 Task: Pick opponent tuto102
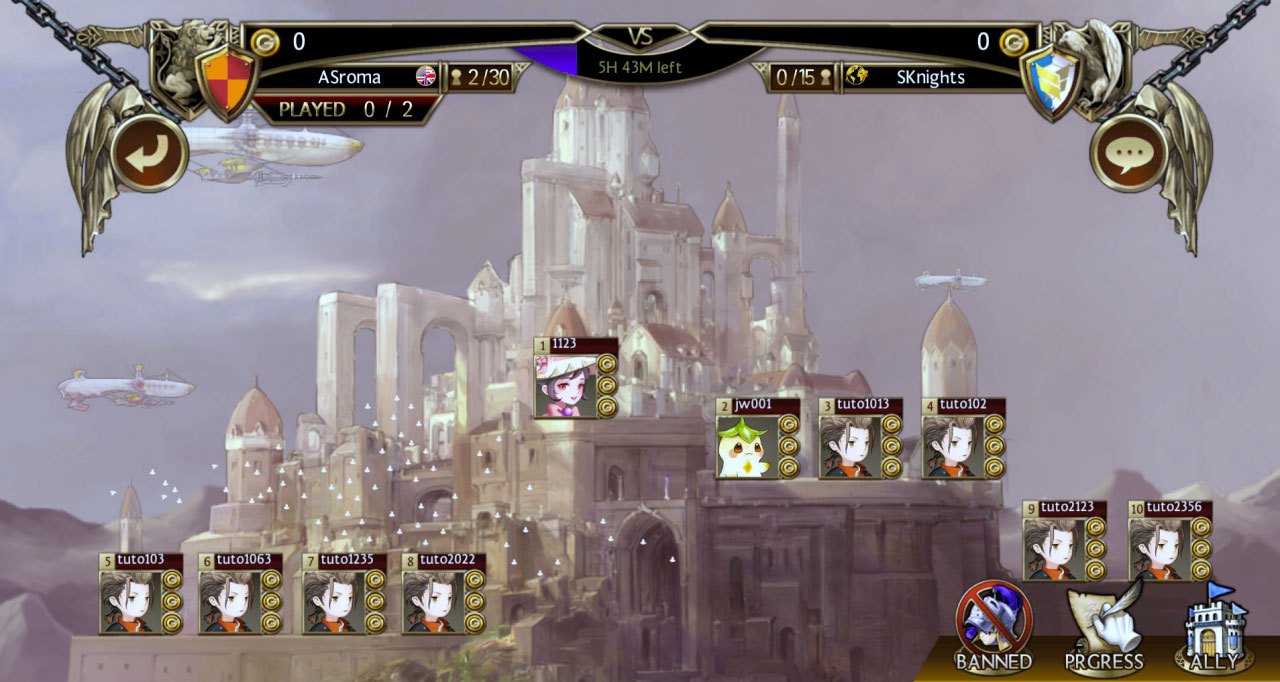[x=952, y=446]
